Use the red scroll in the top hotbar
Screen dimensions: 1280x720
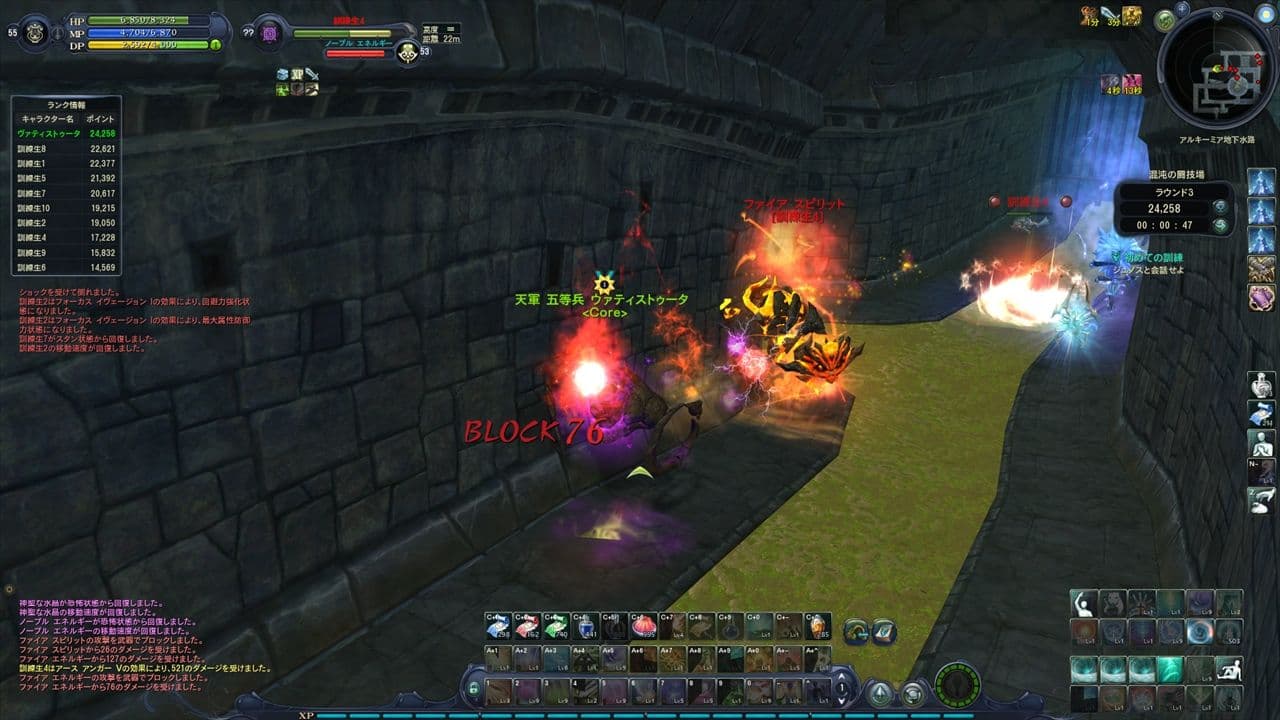click(x=527, y=627)
